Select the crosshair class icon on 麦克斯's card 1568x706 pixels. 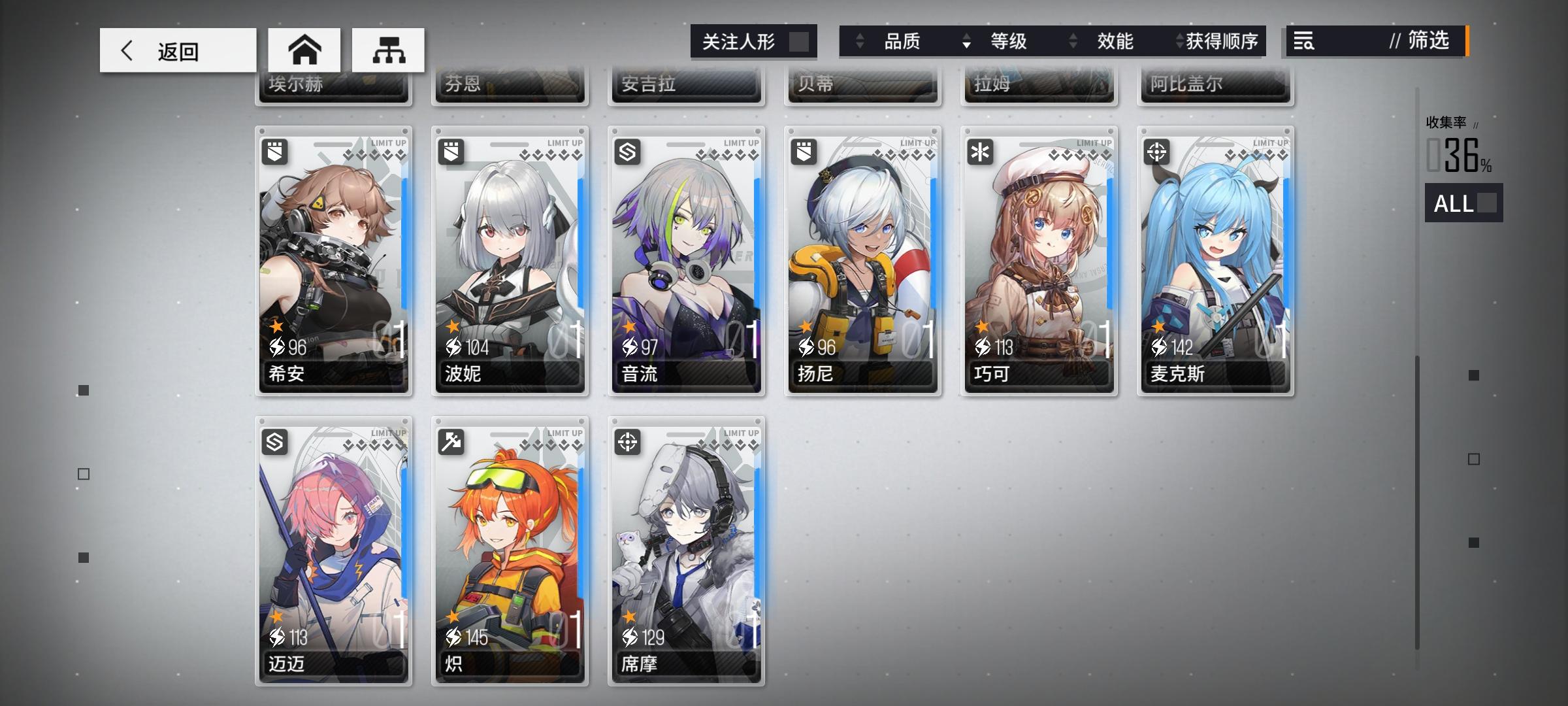(x=1158, y=152)
